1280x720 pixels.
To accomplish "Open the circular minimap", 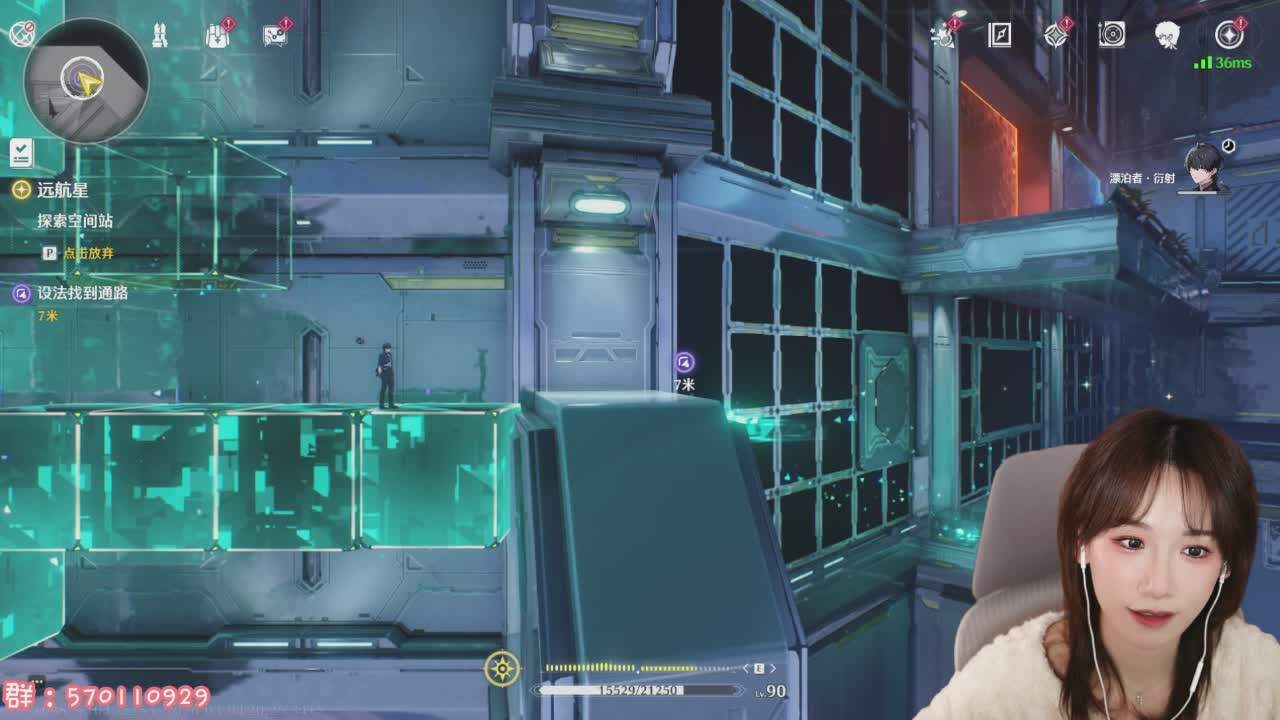I will tap(86, 80).
